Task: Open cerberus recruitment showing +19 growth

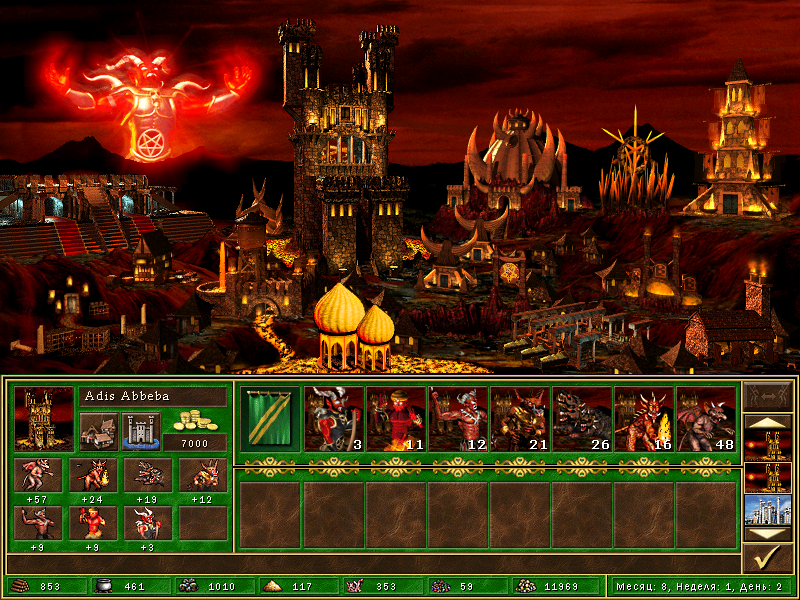Action: click(148, 475)
